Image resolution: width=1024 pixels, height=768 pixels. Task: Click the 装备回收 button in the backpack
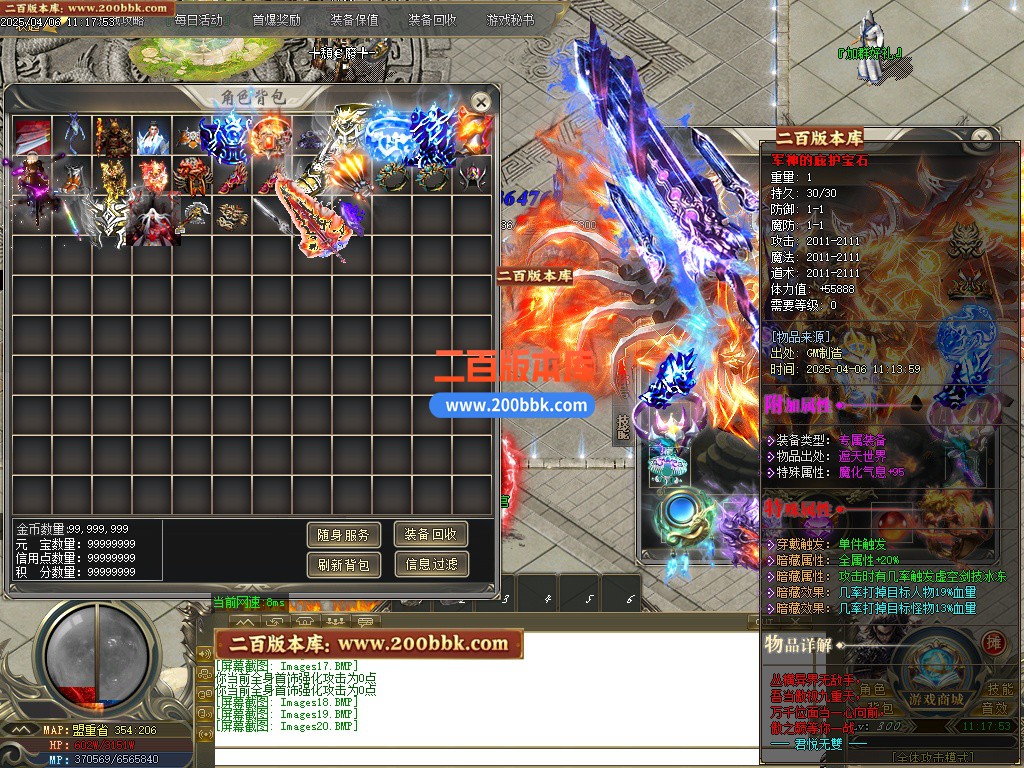pyautogui.click(x=431, y=535)
